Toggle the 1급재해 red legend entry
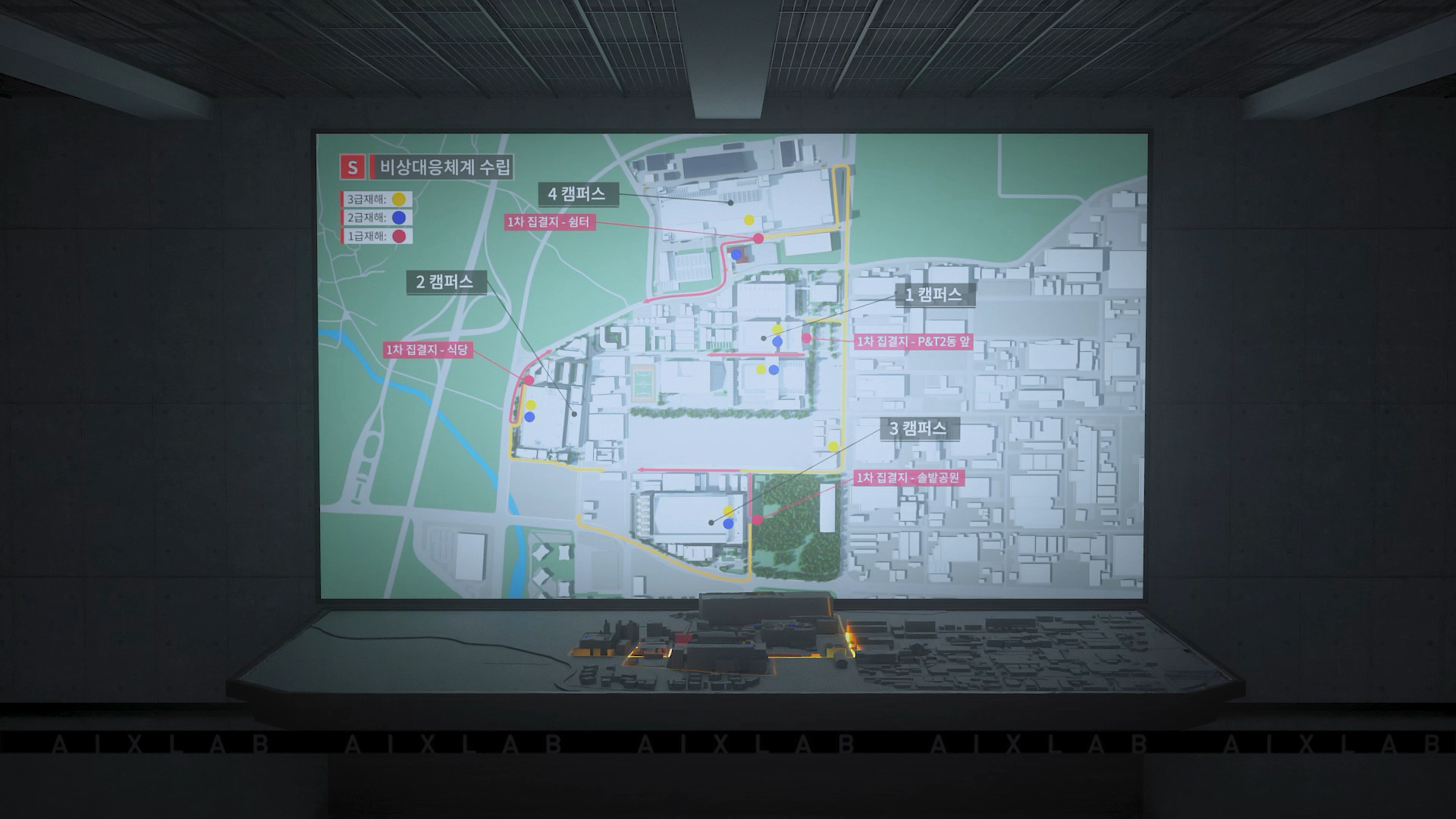1456x819 pixels. [376, 236]
